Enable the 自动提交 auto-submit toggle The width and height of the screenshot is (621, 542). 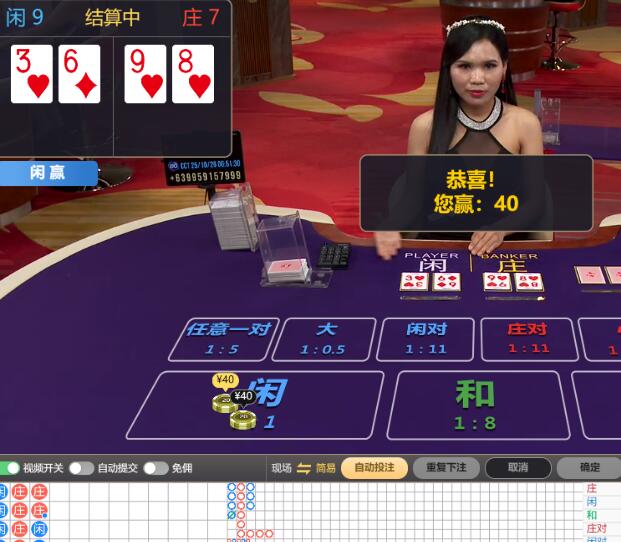point(81,468)
